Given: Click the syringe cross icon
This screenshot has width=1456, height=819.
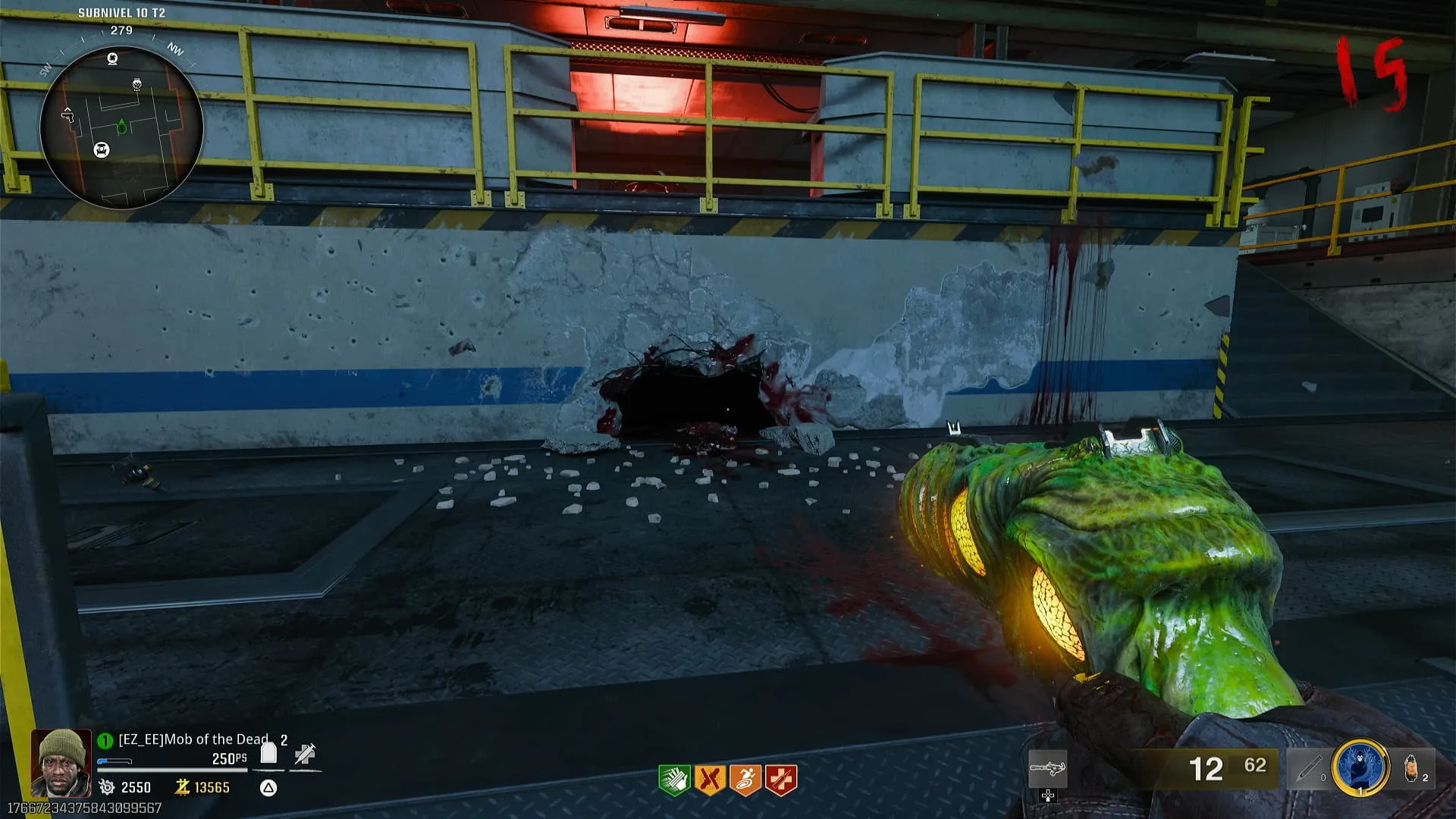Looking at the screenshot, I should [x=306, y=754].
